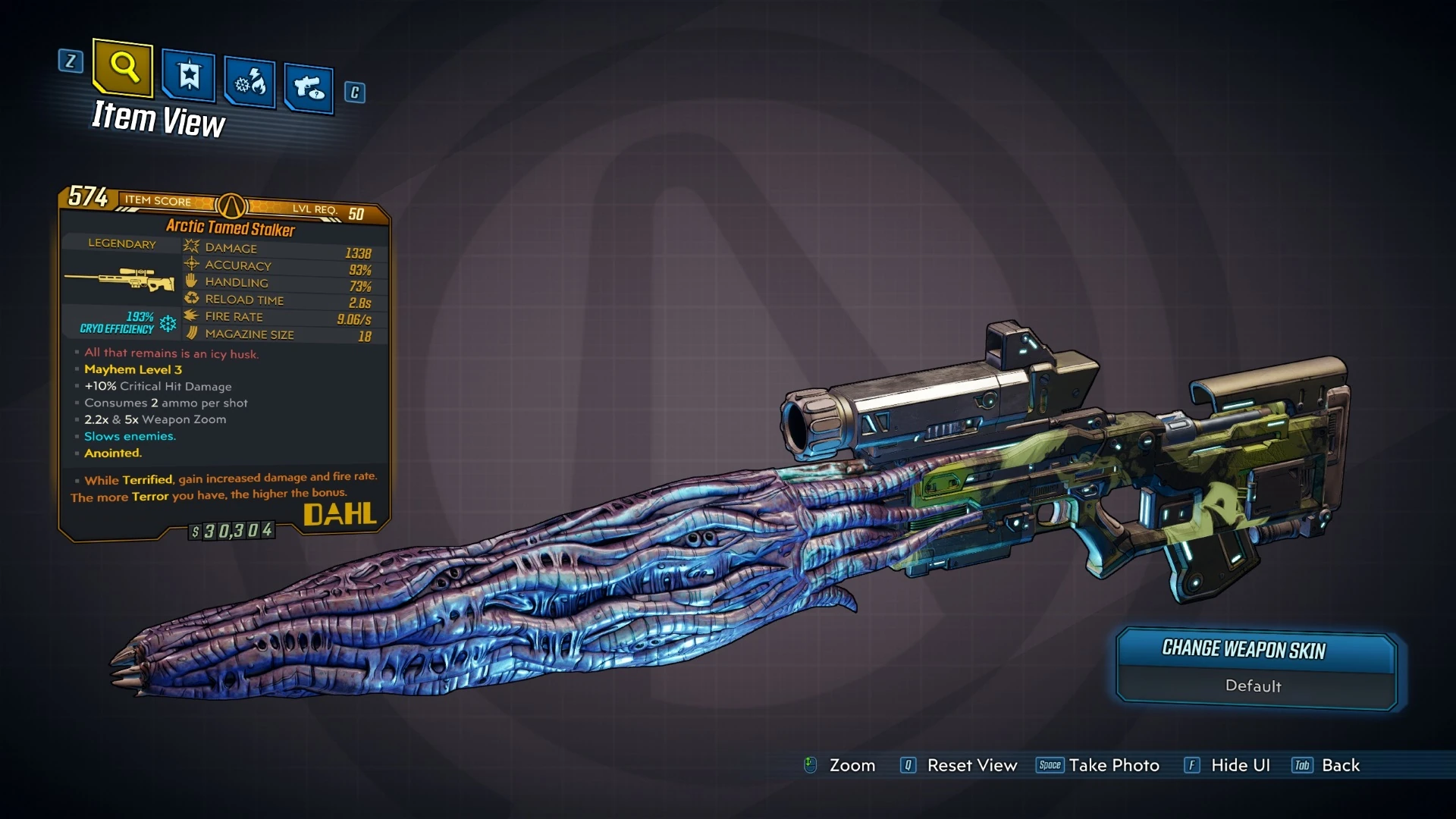This screenshot has width=1456, height=819.
Task: Switch to the star badge tab
Action: coord(188,76)
